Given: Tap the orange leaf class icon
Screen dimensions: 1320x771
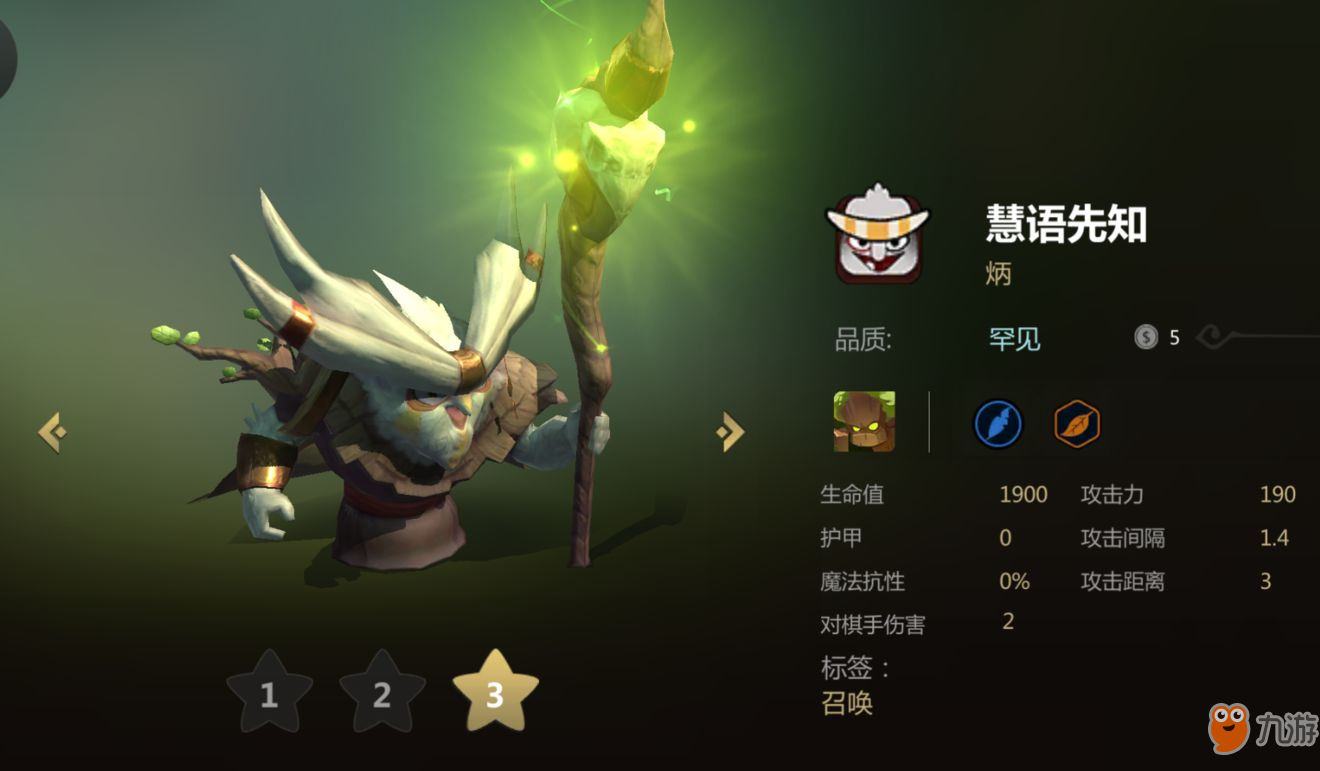Looking at the screenshot, I should tap(1077, 424).
